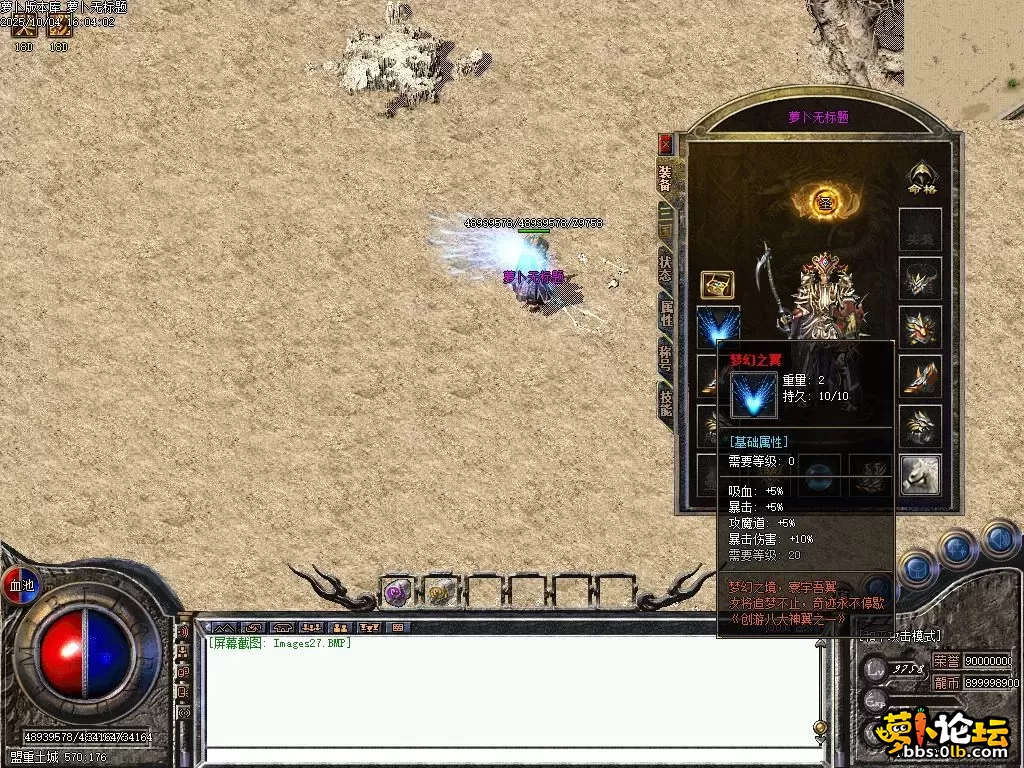This screenshot has height=768, width=1024.
Task: Select the winged helmet equipment slot
Action: (x=920, y=278)
